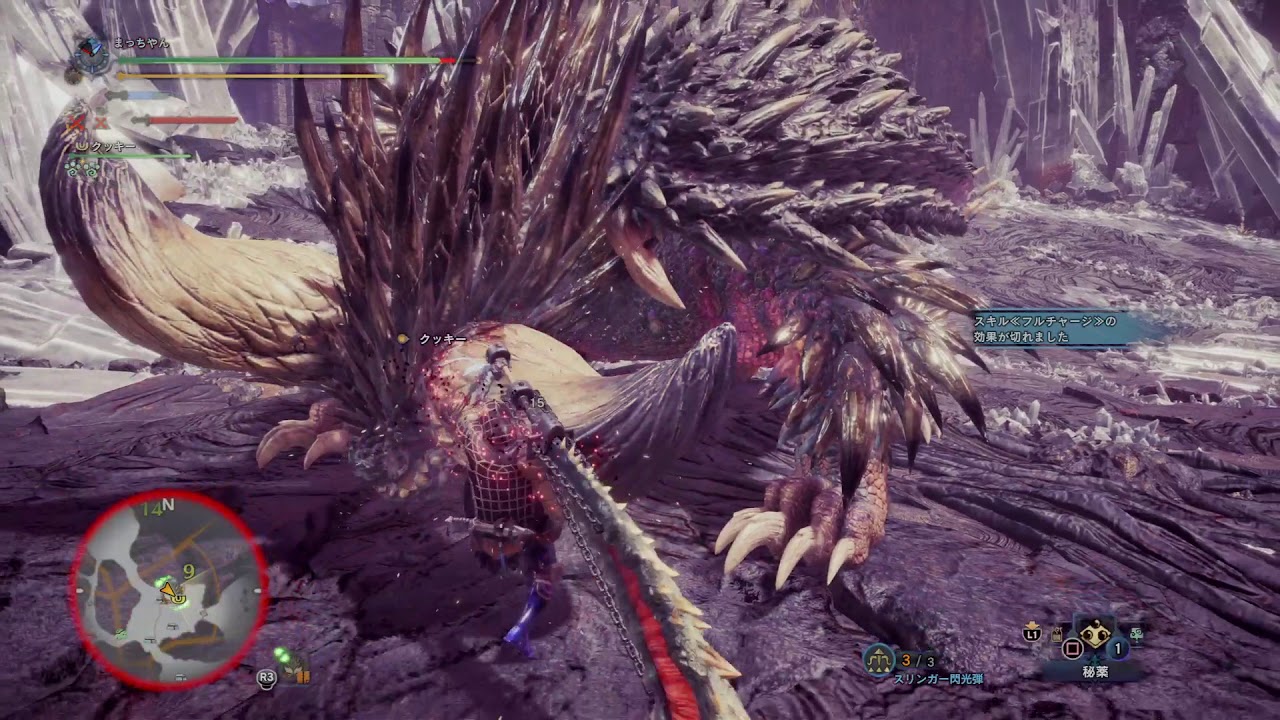Click the area 9 label on the minimap

tap(188, 572)
